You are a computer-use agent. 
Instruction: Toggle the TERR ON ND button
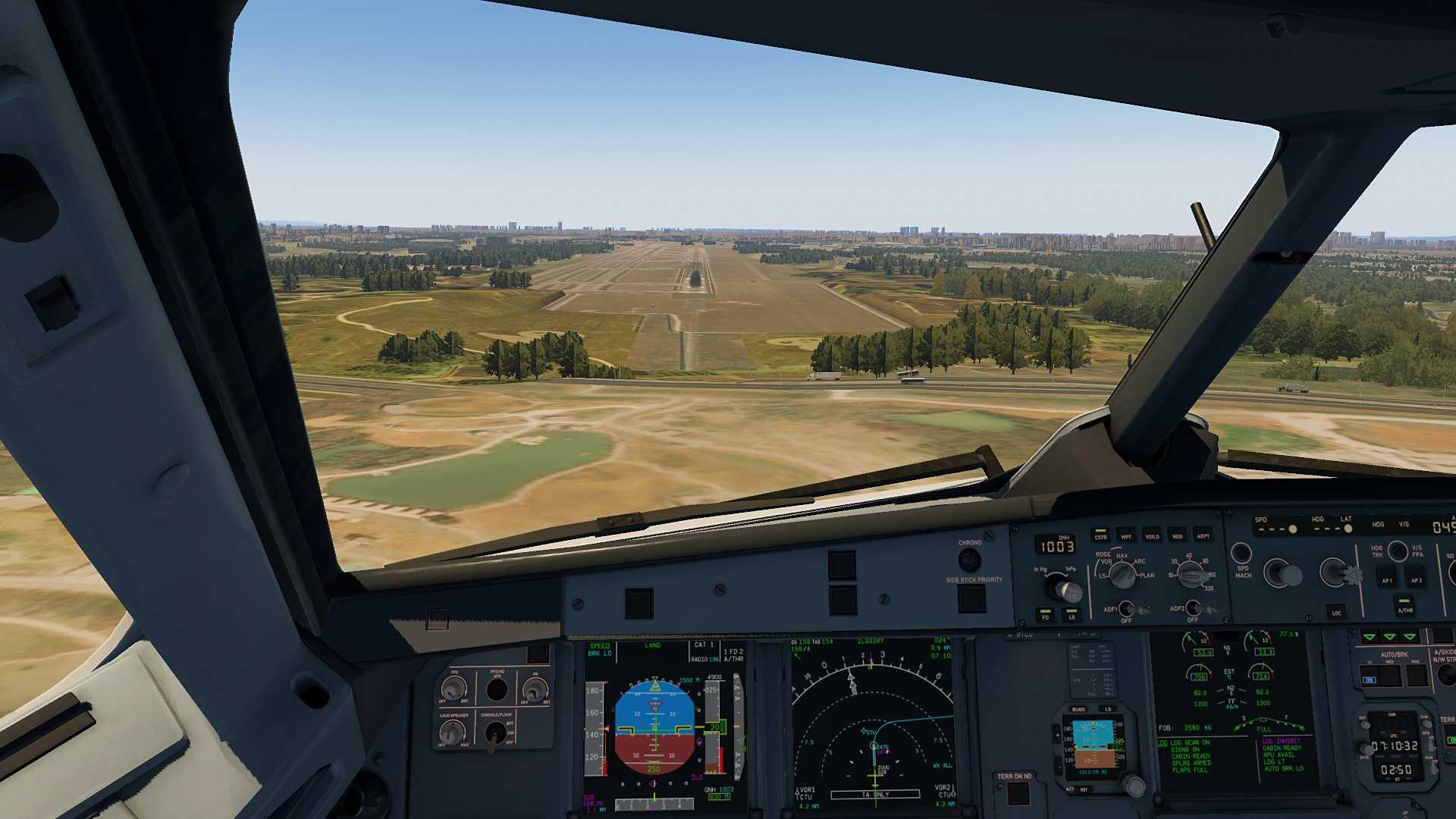click(x=1017, y=793)
